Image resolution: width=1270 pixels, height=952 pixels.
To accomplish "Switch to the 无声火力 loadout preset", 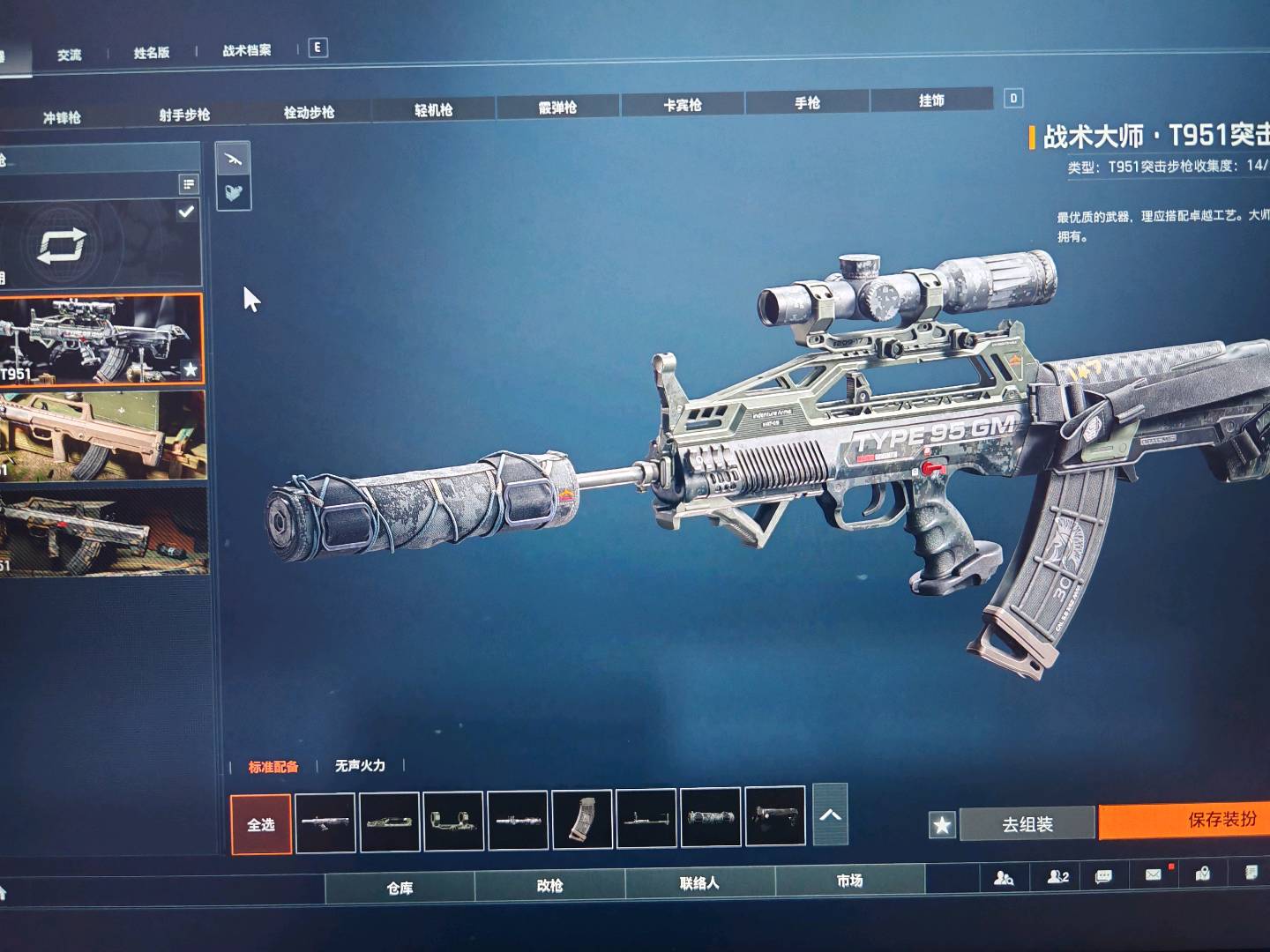I will 360,765.
